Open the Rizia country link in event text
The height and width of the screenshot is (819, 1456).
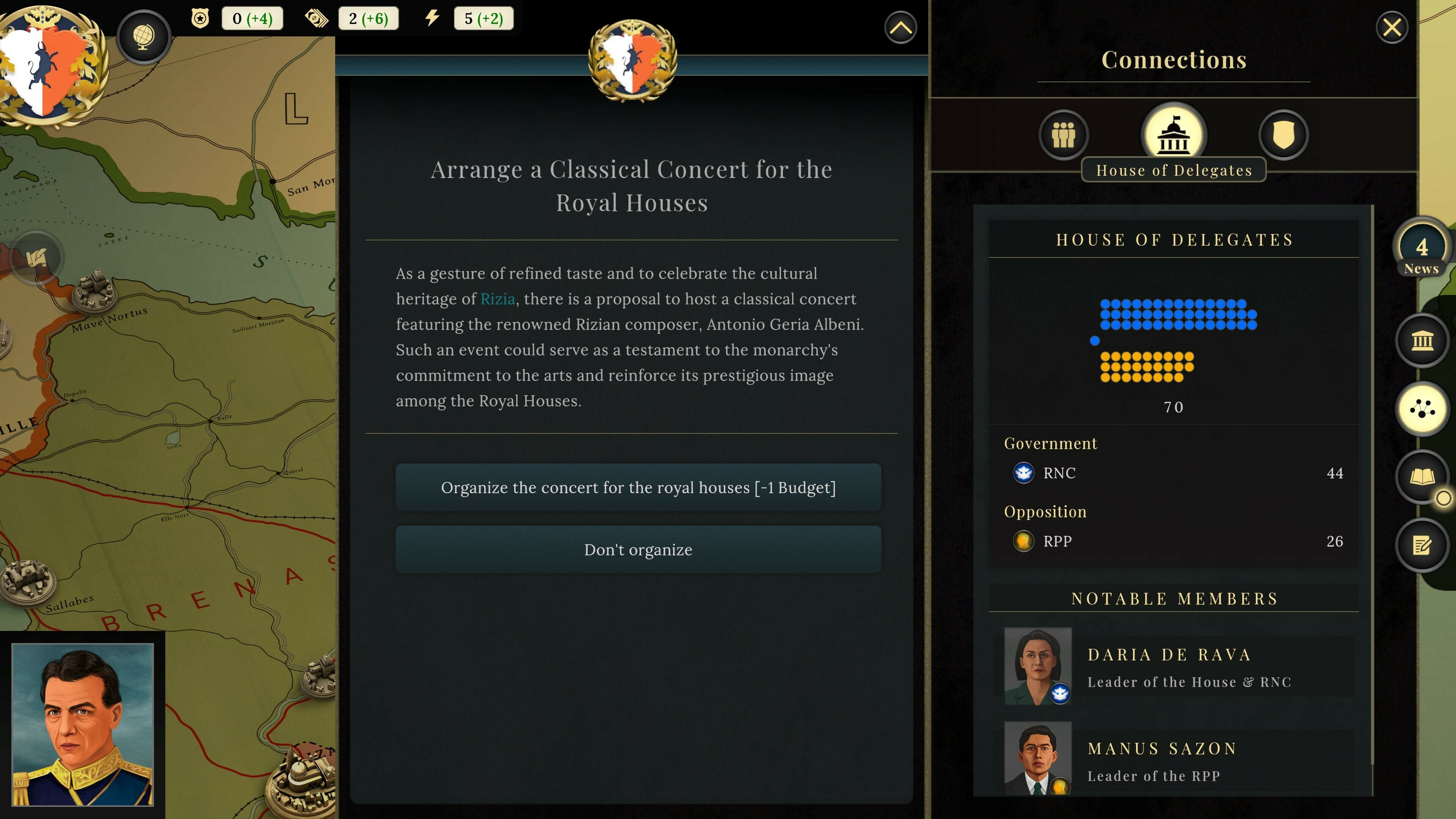click(498, 299)
